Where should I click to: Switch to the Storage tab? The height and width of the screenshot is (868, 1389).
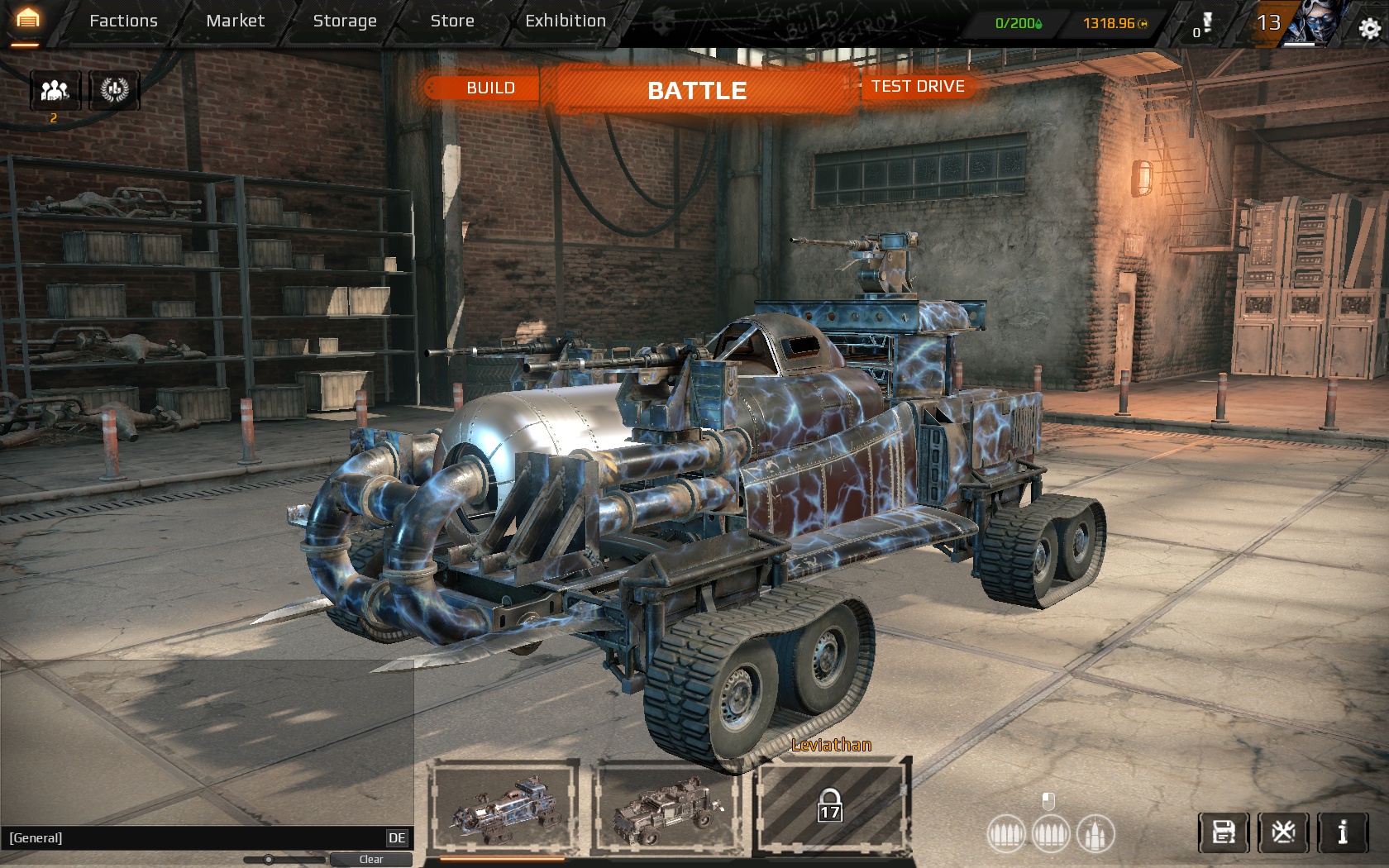[x=345, y=21]
